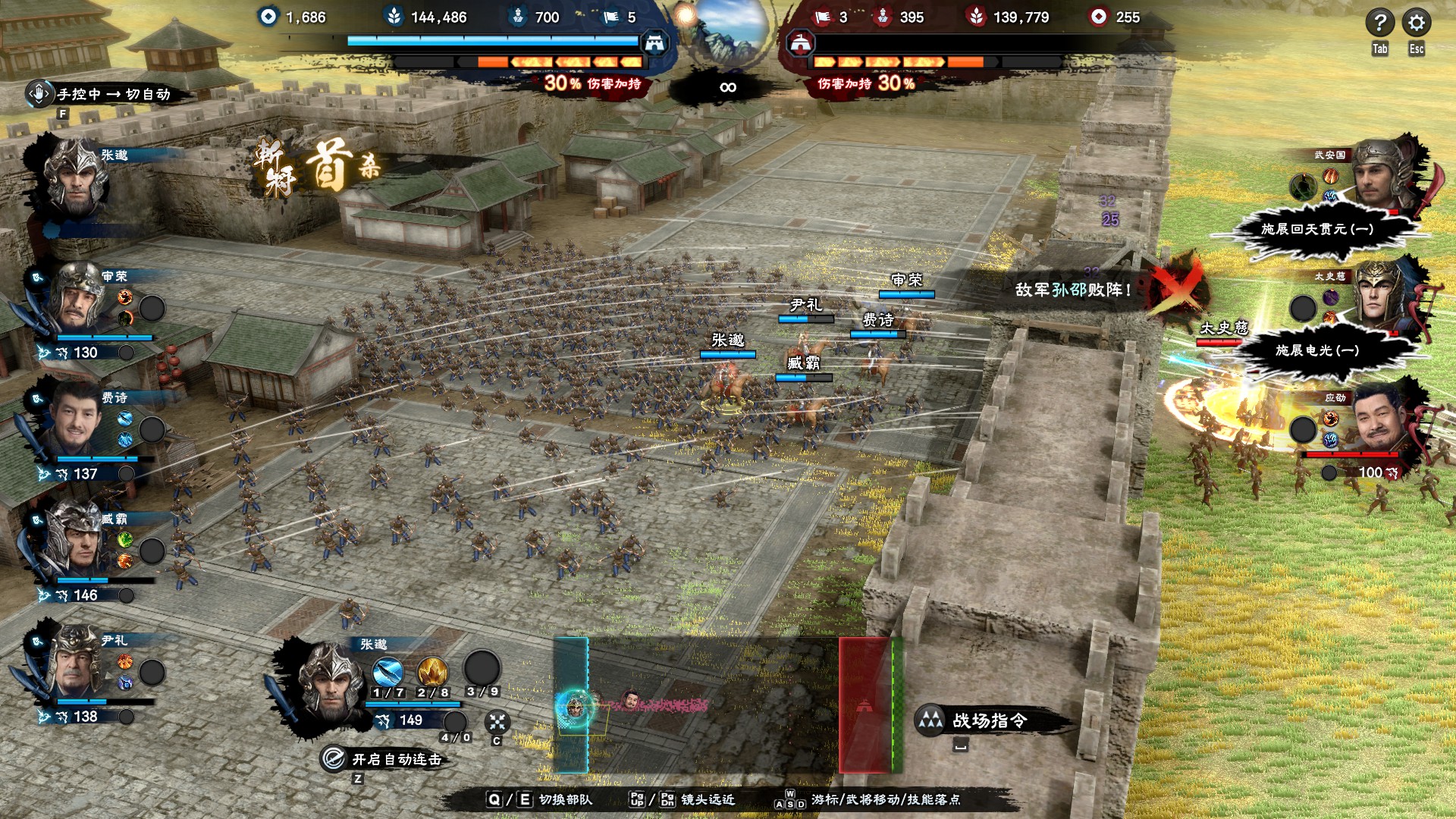Screen dimensions: 1456x819
Task: Open the help question mark button
Action: tap(1379, 23)
